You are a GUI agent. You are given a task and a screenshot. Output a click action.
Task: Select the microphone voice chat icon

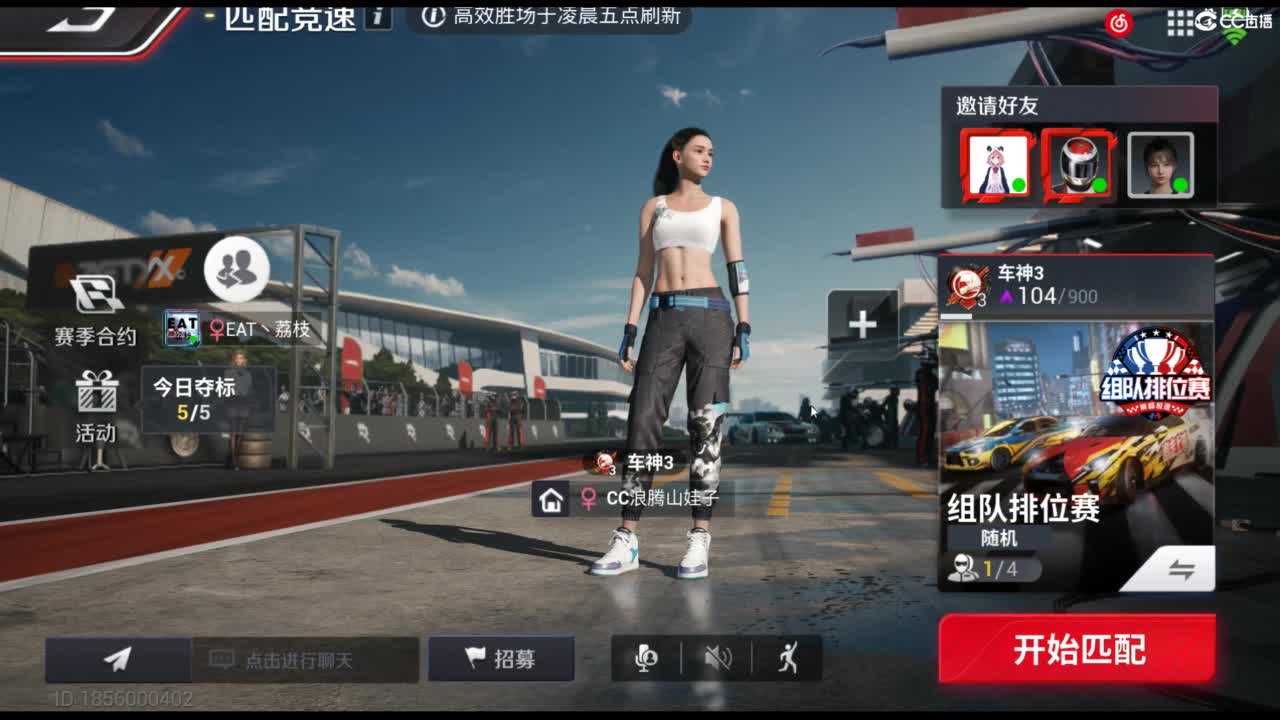point(645,659)
